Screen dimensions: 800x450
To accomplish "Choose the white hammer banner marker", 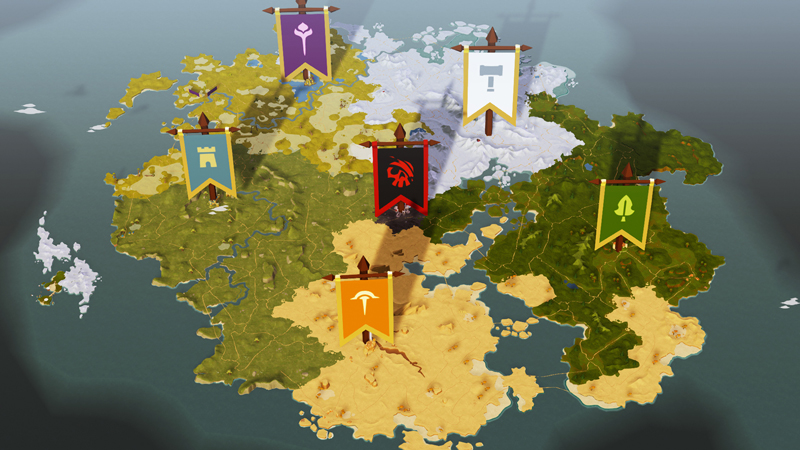I will tap(490, 82).
